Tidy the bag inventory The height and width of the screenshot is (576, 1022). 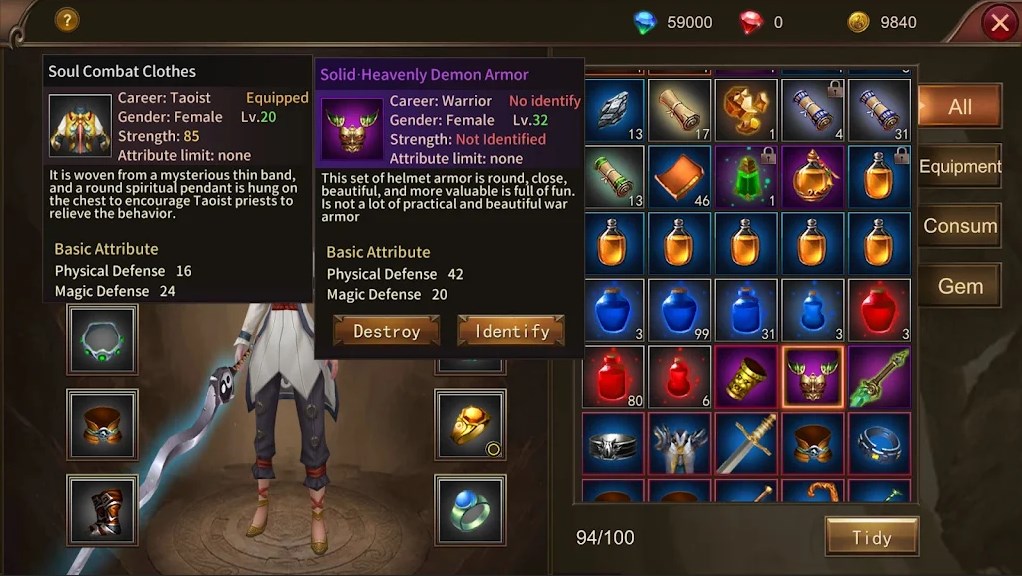click(x=871, y=537)
